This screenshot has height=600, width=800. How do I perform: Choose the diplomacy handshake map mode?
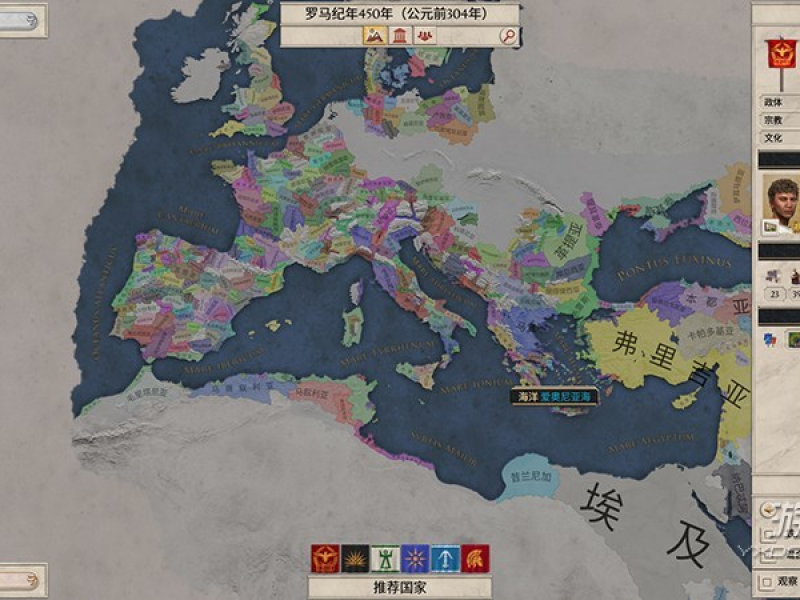(425, 36)
